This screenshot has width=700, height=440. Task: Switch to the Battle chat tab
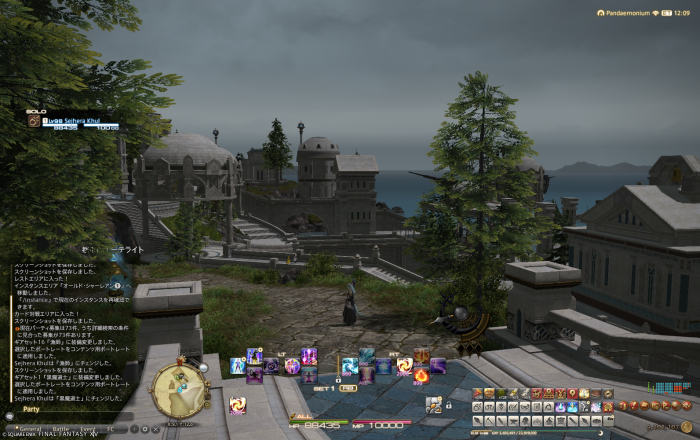tap(61, 428)
